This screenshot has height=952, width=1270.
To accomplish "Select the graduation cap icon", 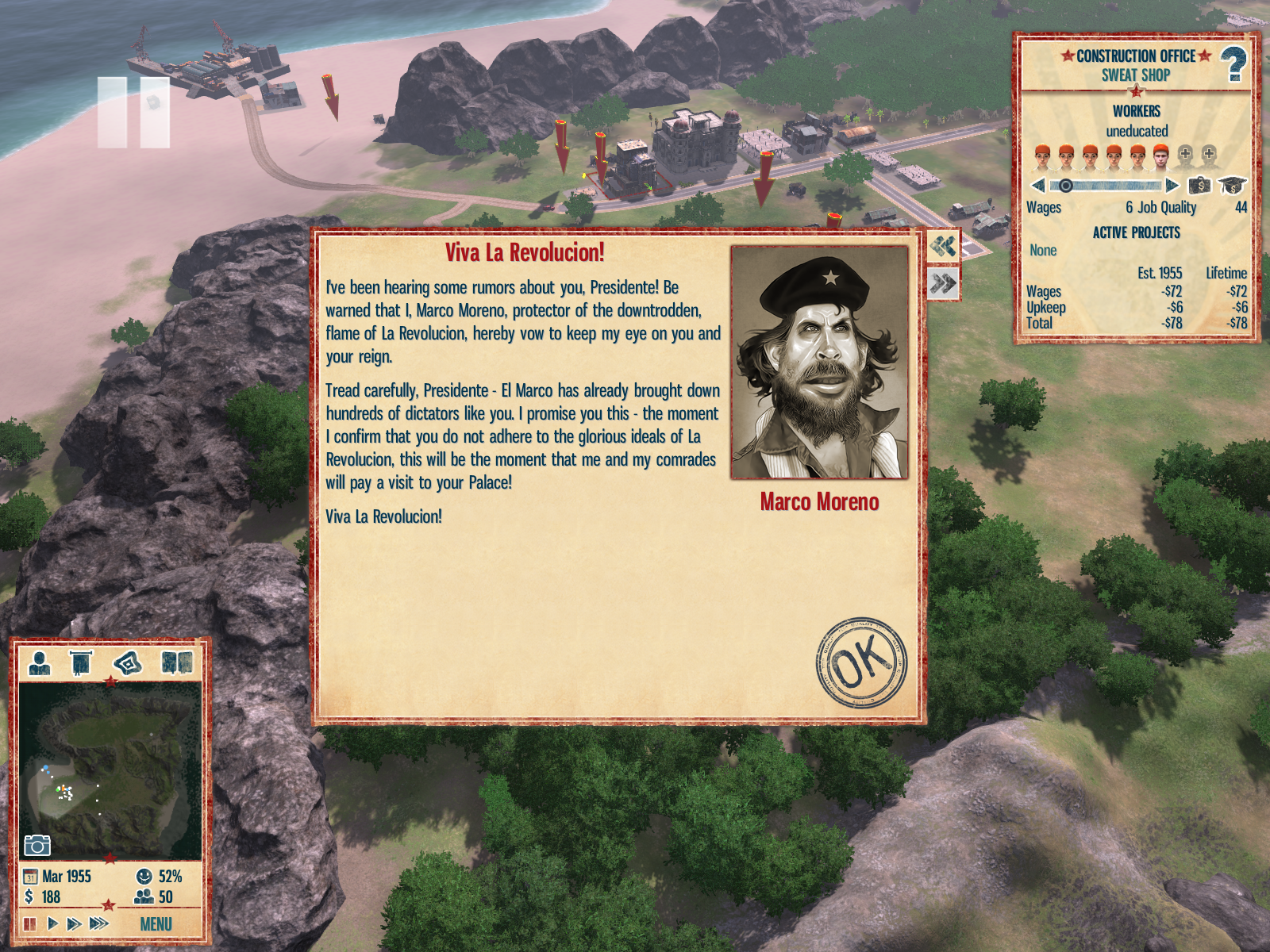I will click(x=1231, y=186).
